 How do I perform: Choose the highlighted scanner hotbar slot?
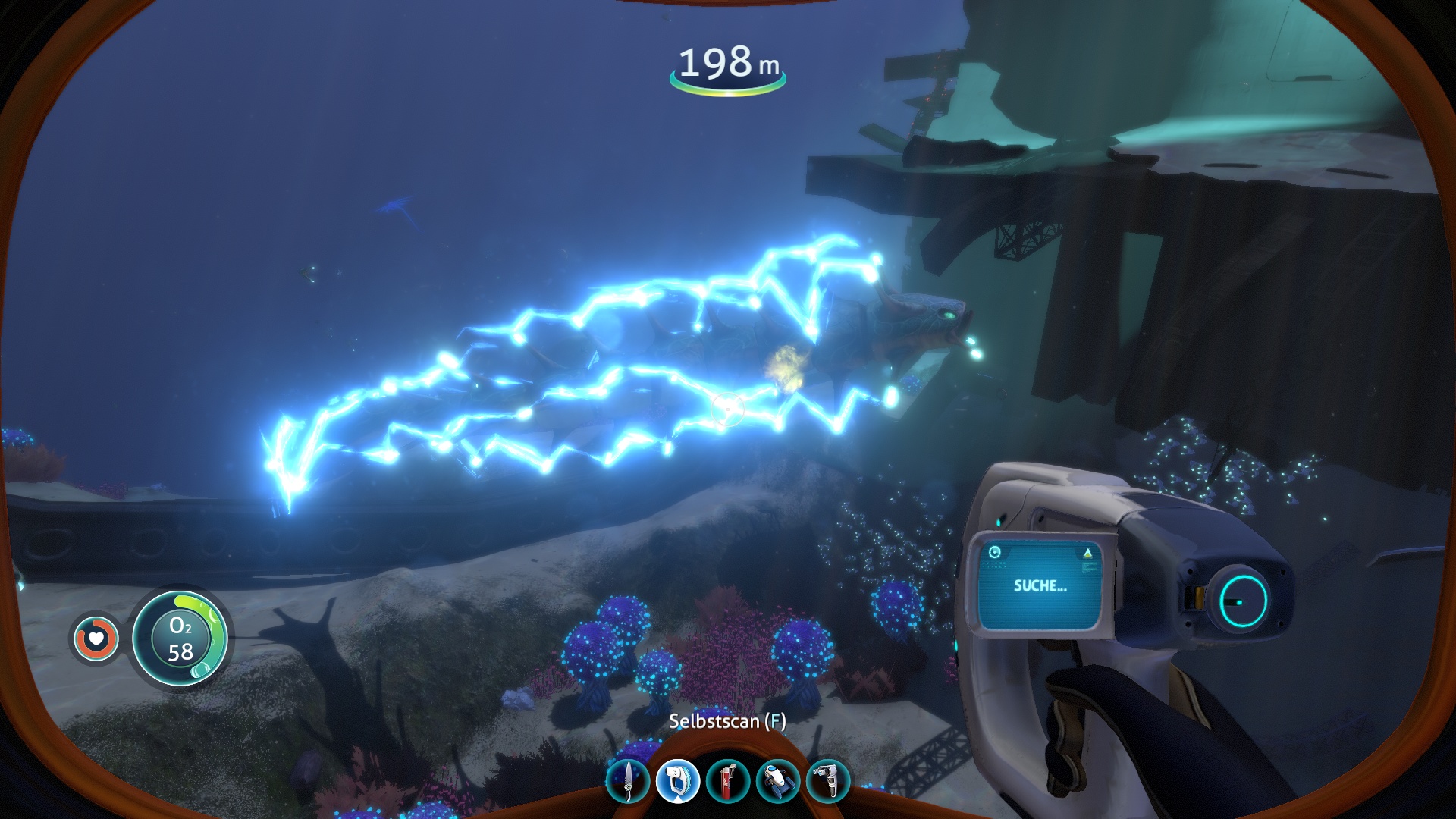[677, 780]
